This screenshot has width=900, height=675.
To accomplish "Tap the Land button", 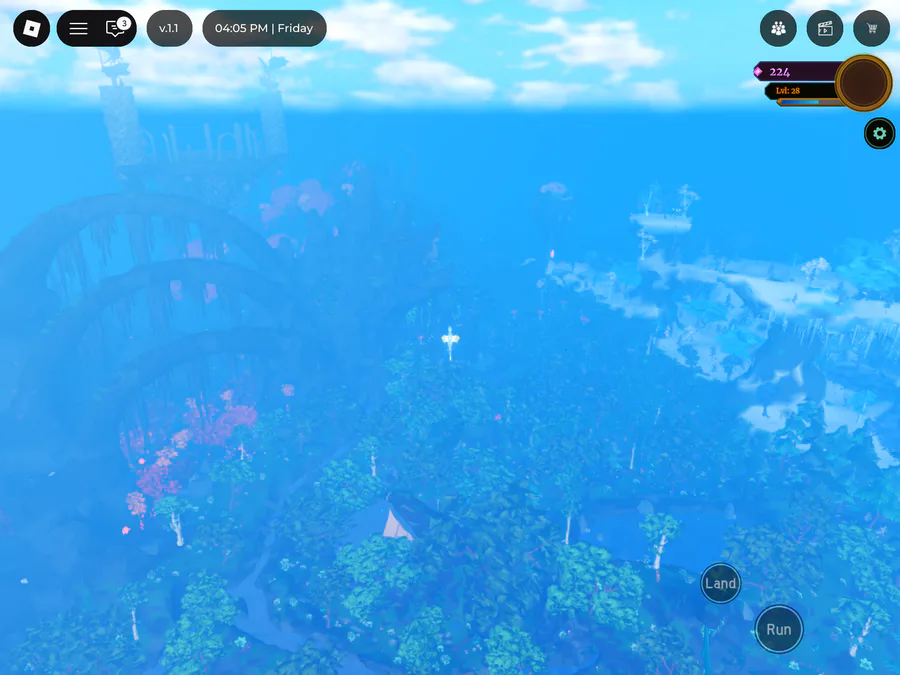I will click(x=720, y=584).
